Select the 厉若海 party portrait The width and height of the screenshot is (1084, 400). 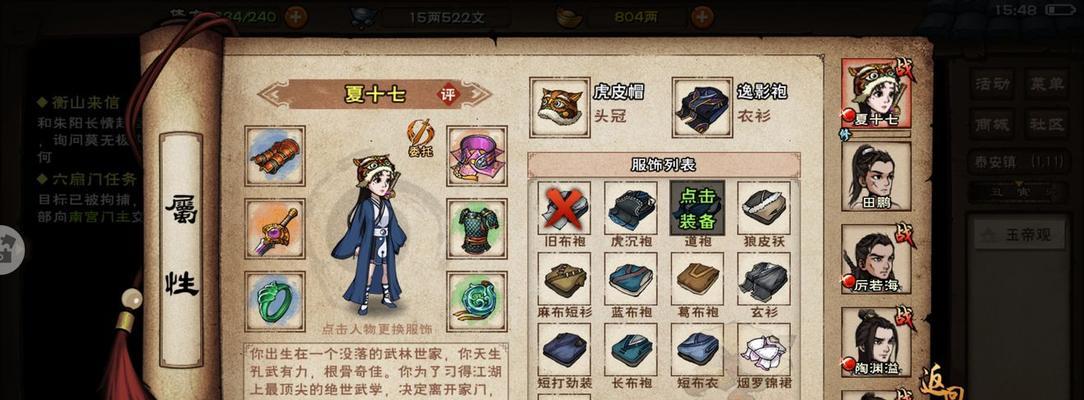click(876, 258)
